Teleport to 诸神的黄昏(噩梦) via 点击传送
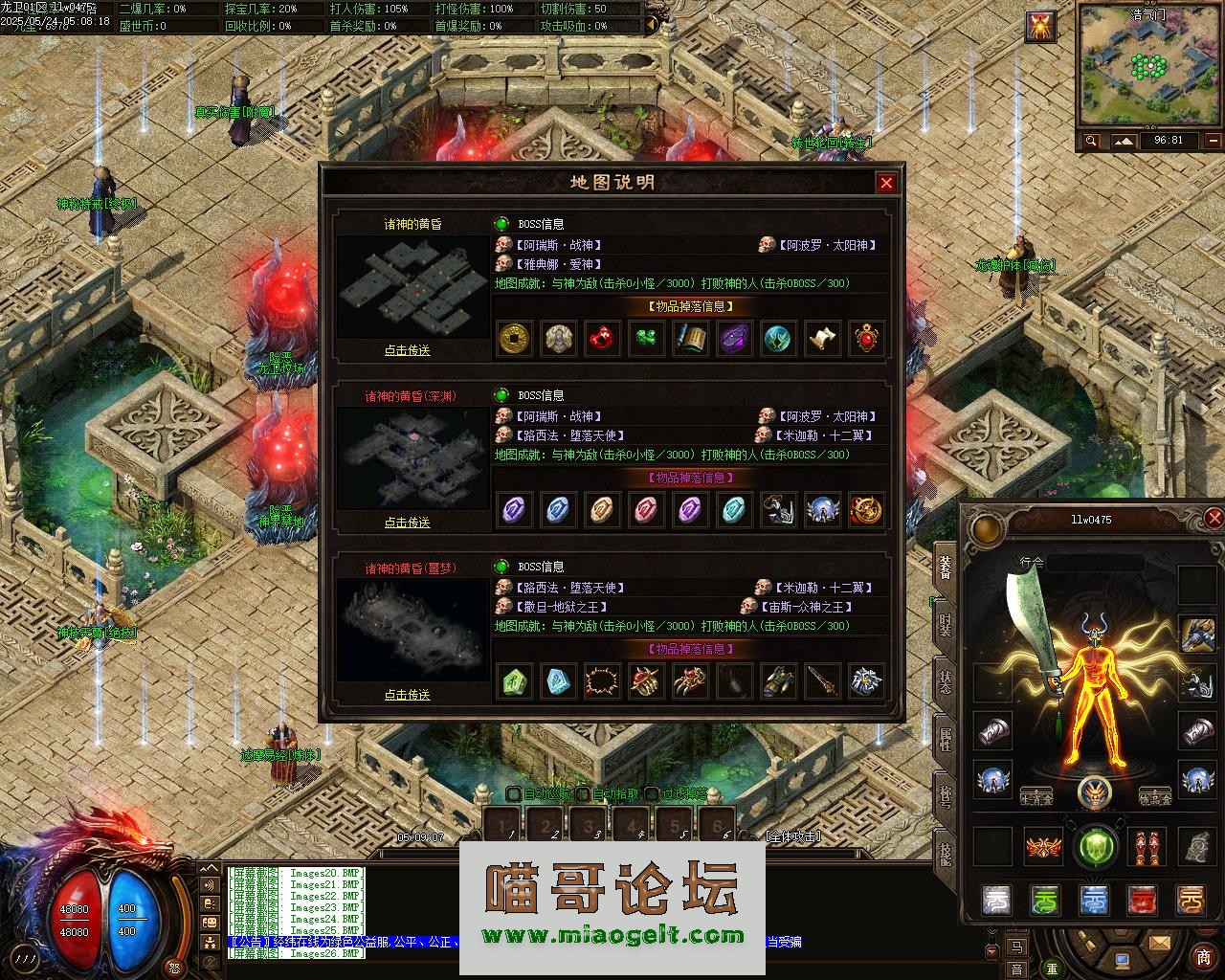1225x980 pixels. [408, 695]
